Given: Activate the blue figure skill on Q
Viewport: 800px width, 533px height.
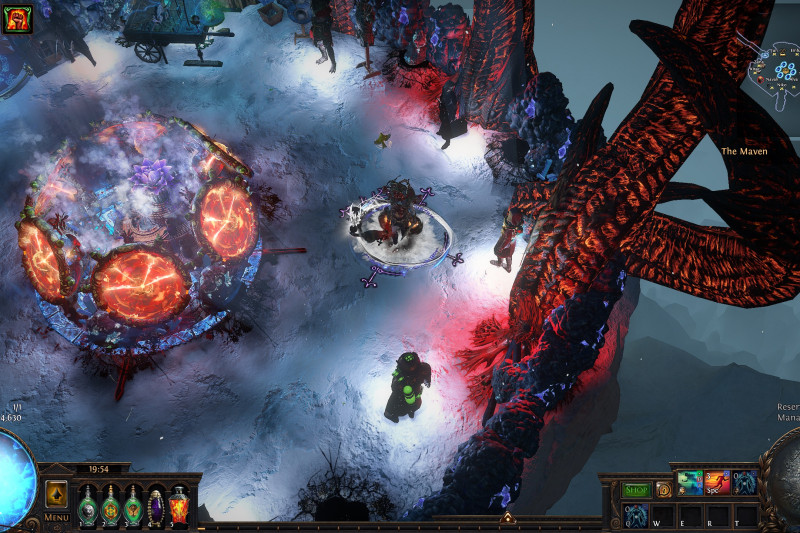Looking at the screenshot, I should click(636, 514).
